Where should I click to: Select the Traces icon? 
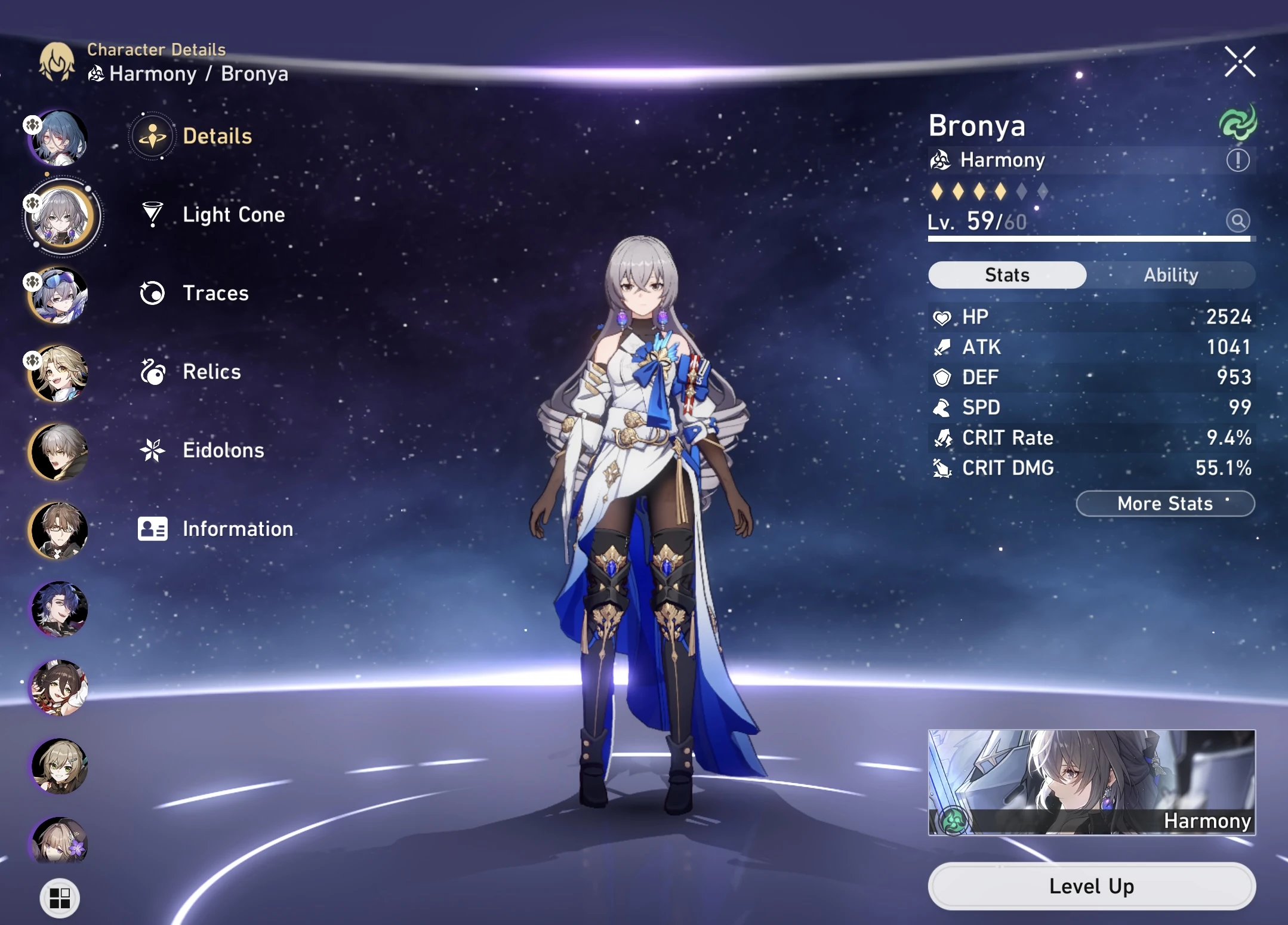(x=153, y=293)
